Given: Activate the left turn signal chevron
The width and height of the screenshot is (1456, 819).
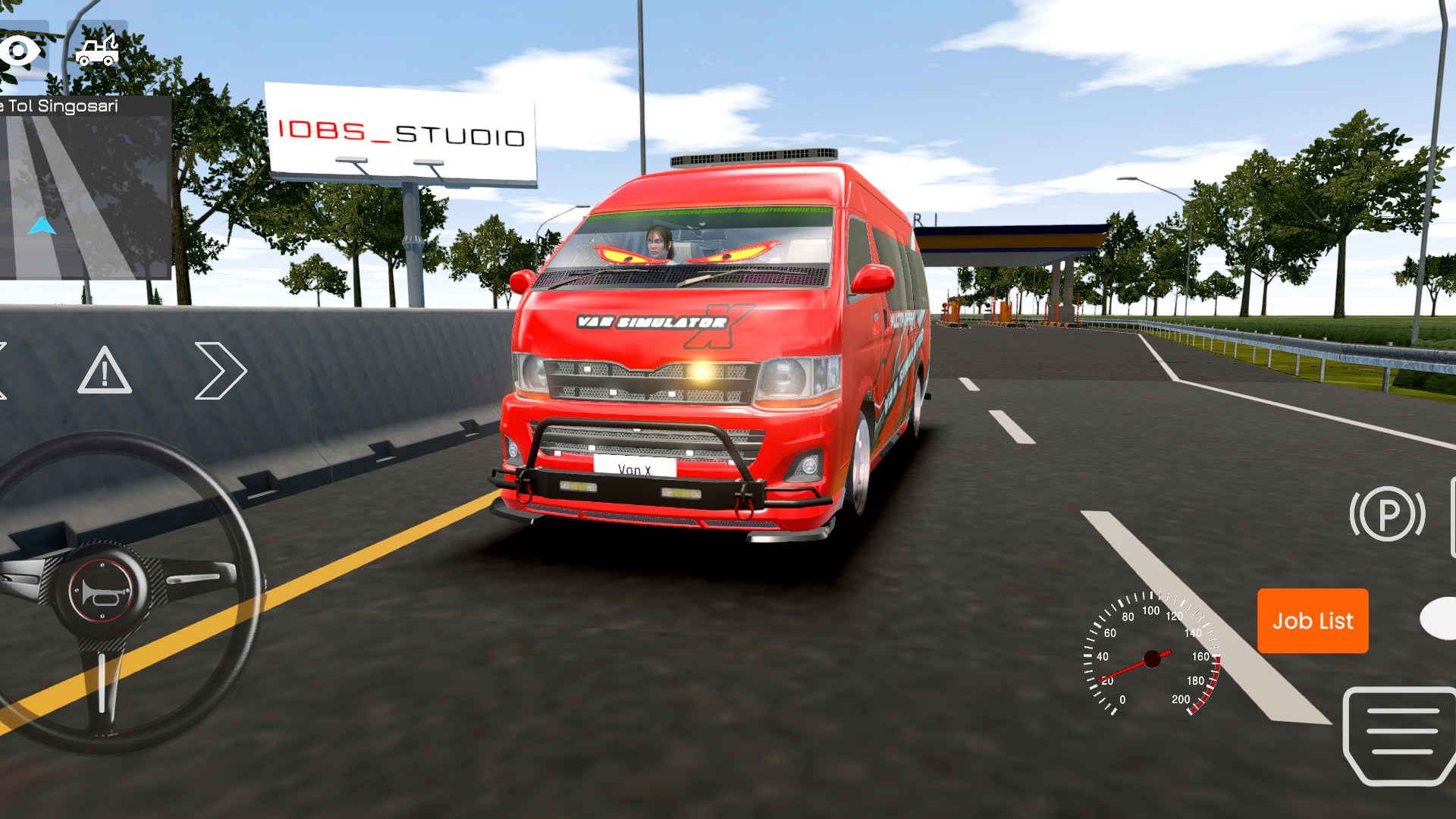Looking at the screenshot, I should click(x=4, y=369).
